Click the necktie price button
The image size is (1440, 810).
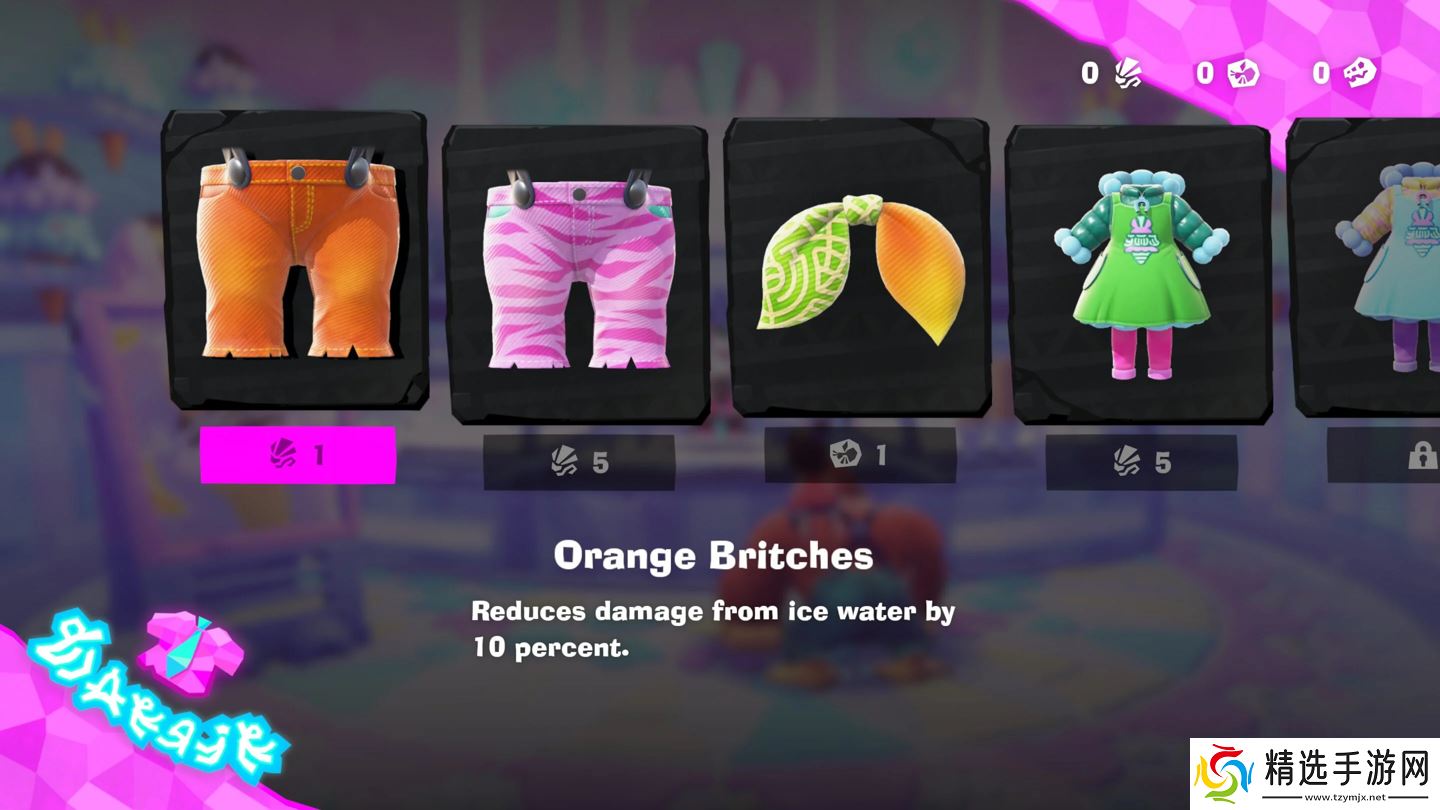860,455
